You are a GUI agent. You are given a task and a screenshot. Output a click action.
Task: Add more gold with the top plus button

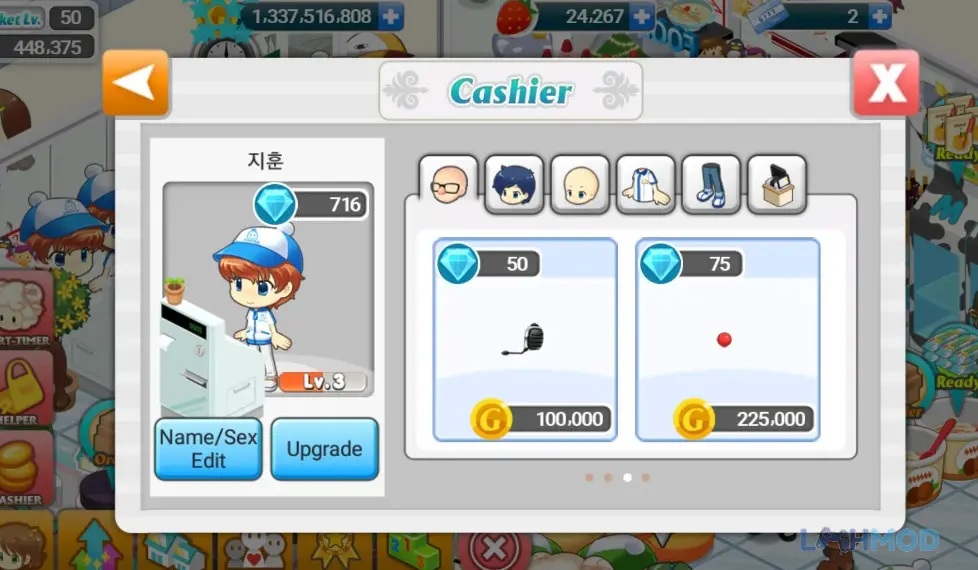click(x=391, y=16)
